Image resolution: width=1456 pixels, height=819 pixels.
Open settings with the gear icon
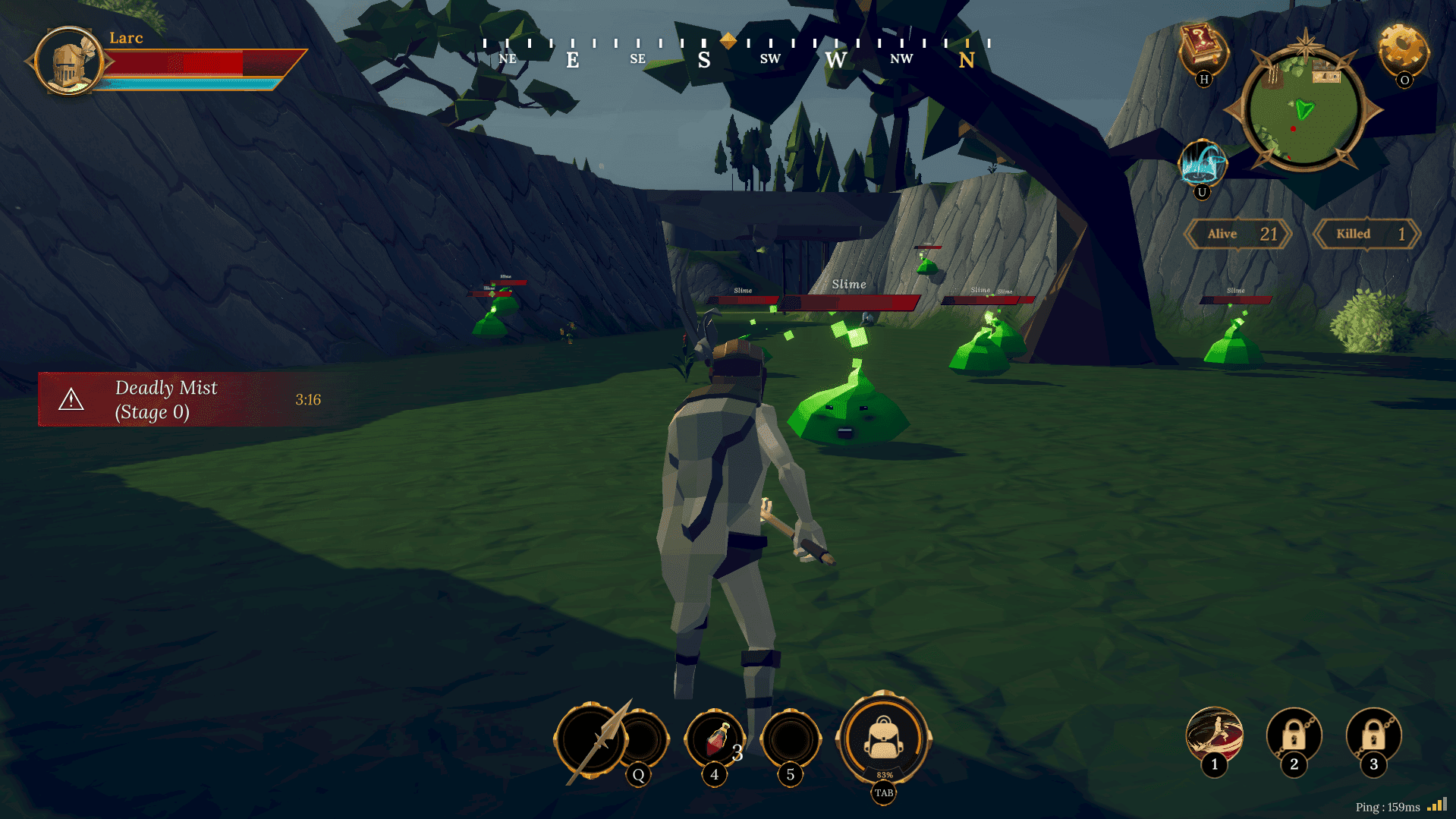click(1403, 49)
